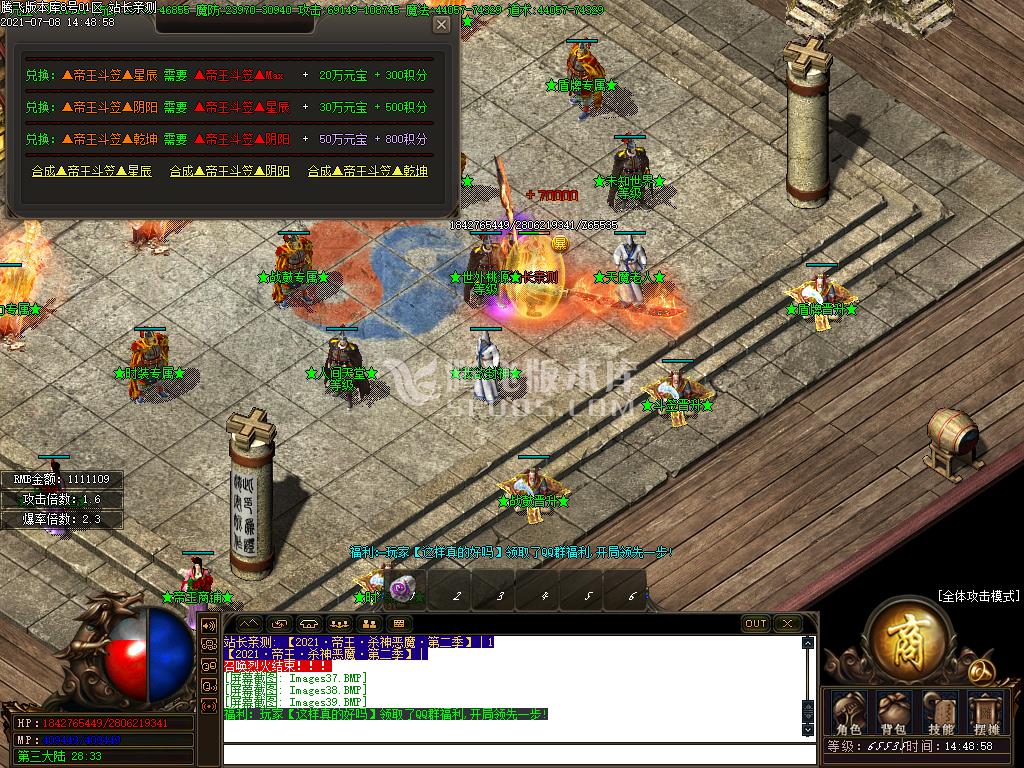Viewport: 1024px width, 768px height.
Task: Open the 背包 bag inventory
Action: (x=895, y=712)
